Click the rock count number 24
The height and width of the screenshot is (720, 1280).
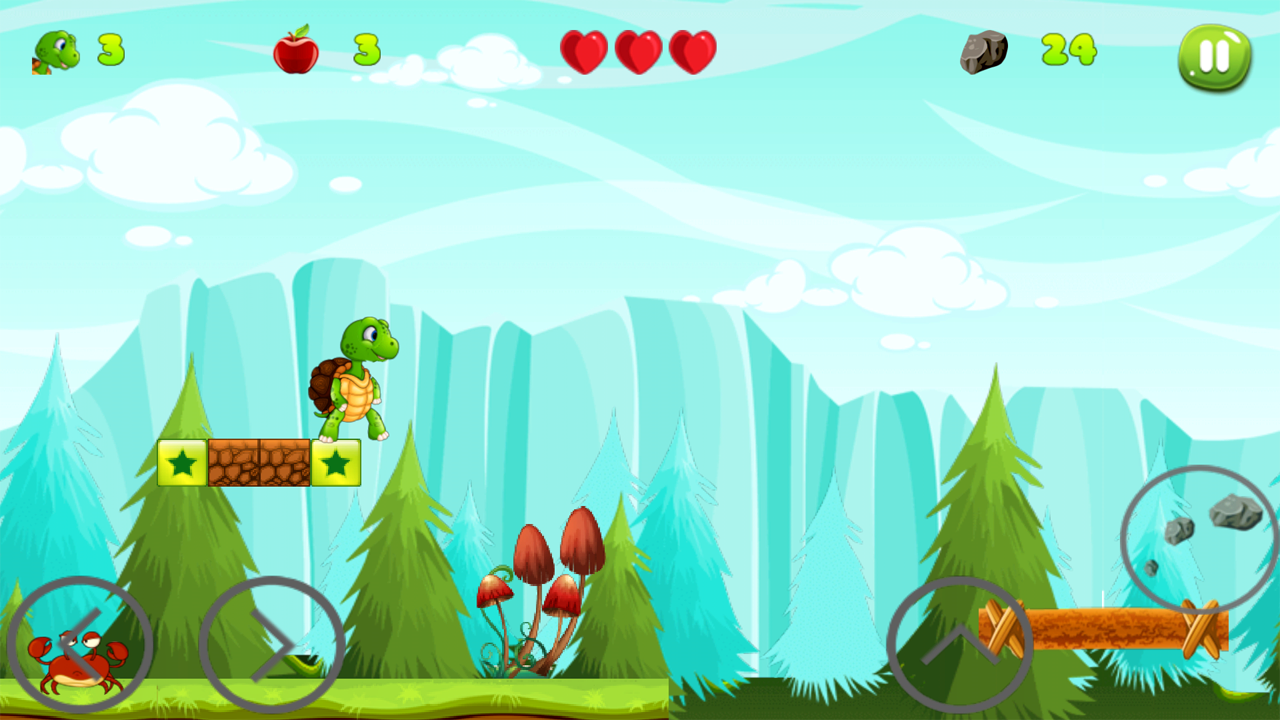pyautogui.click(x=1068, y=48)
